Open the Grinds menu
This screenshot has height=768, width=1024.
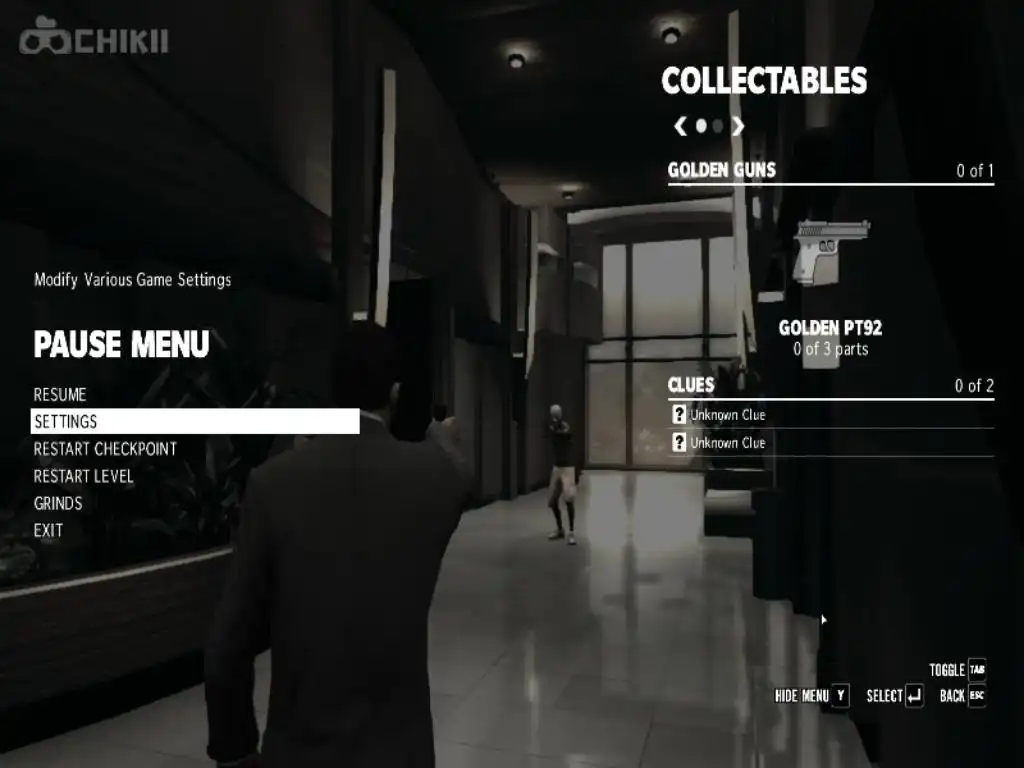click(58, 503)
